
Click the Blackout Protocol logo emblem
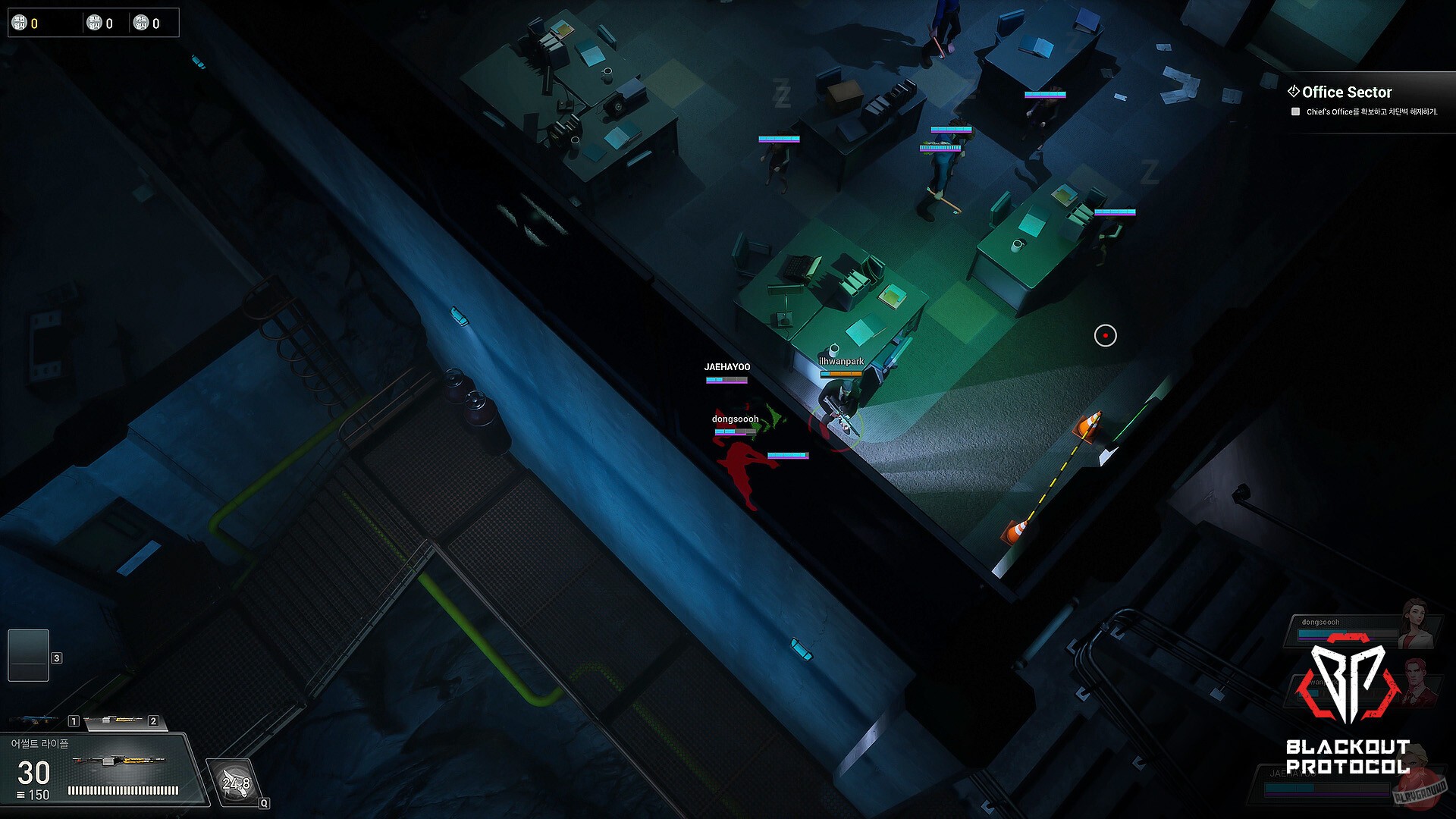coord(1347,685)
